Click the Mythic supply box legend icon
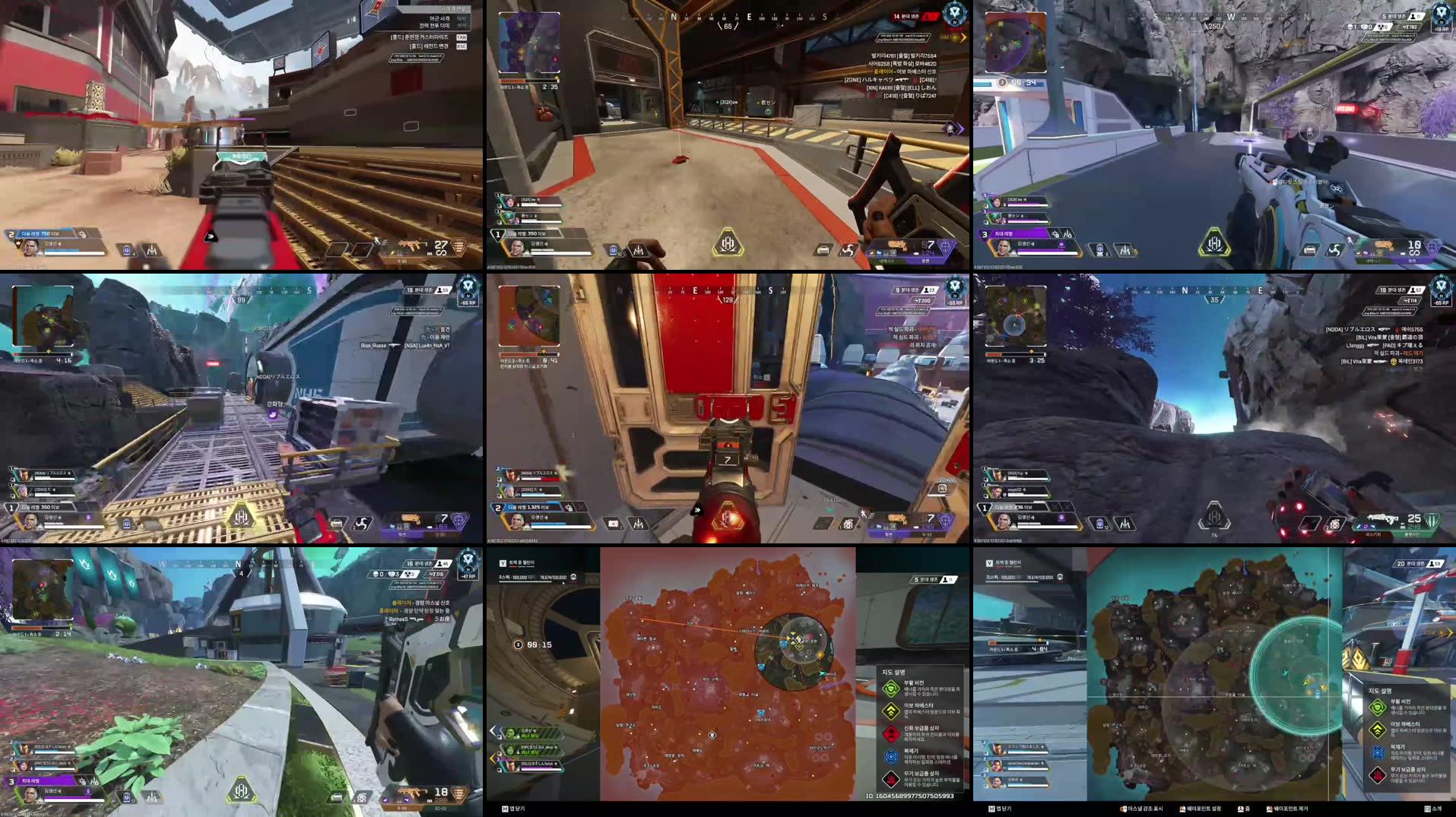Viewport: 1456px width, 817px height. 891,732
